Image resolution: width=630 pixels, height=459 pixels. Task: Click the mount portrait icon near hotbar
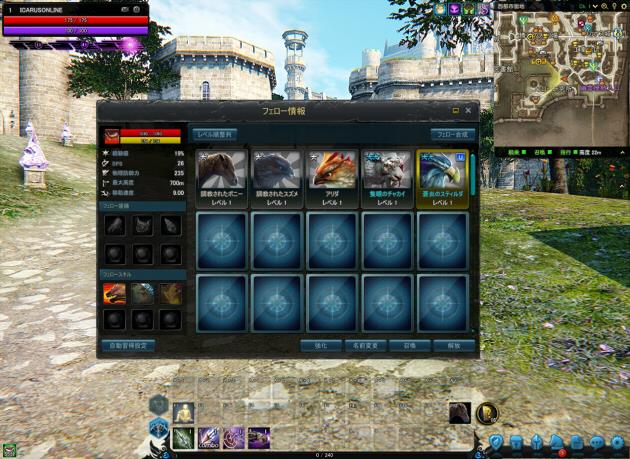(x=459, y=412)
